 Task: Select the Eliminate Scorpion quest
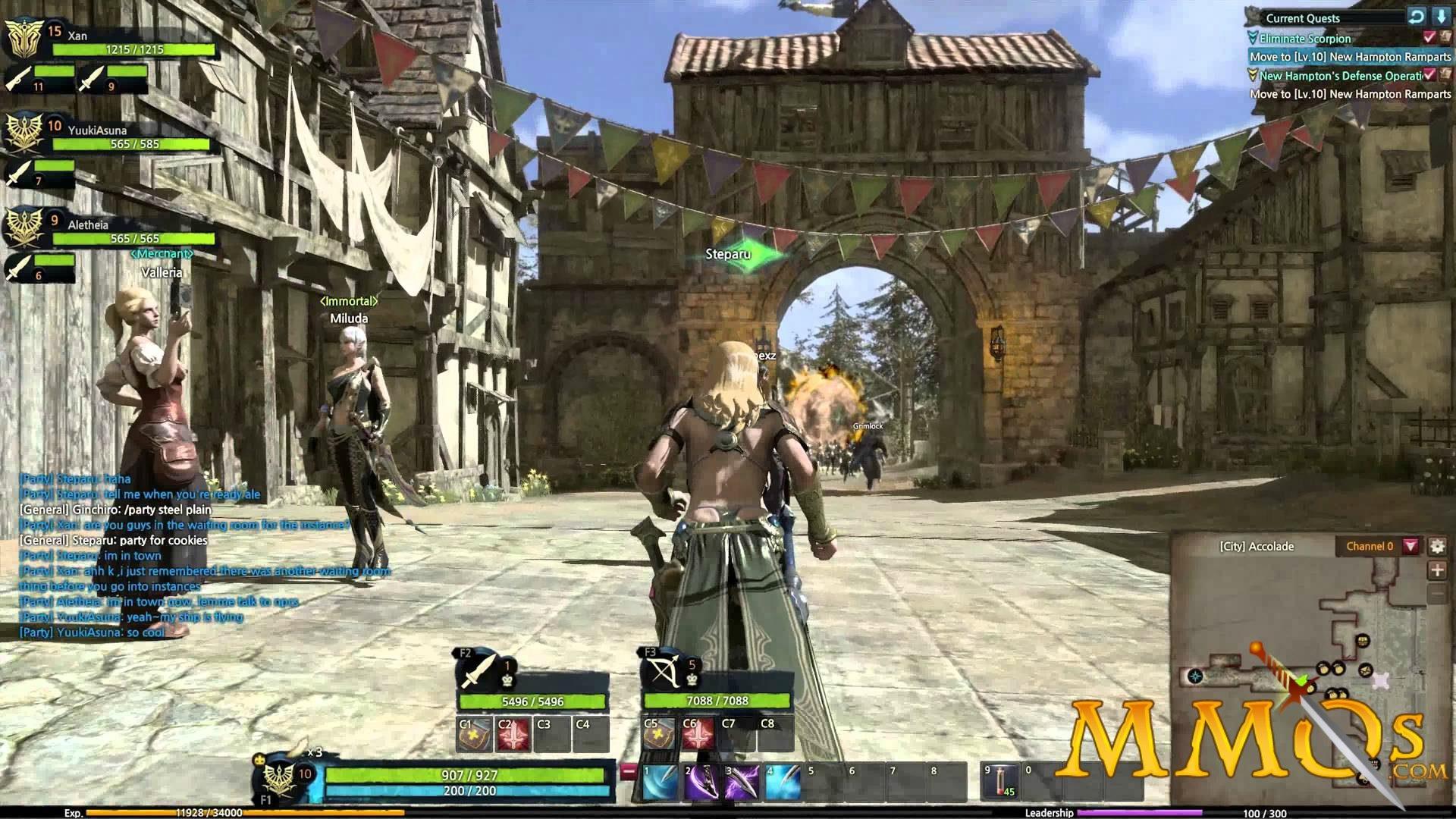point(1304,38)
